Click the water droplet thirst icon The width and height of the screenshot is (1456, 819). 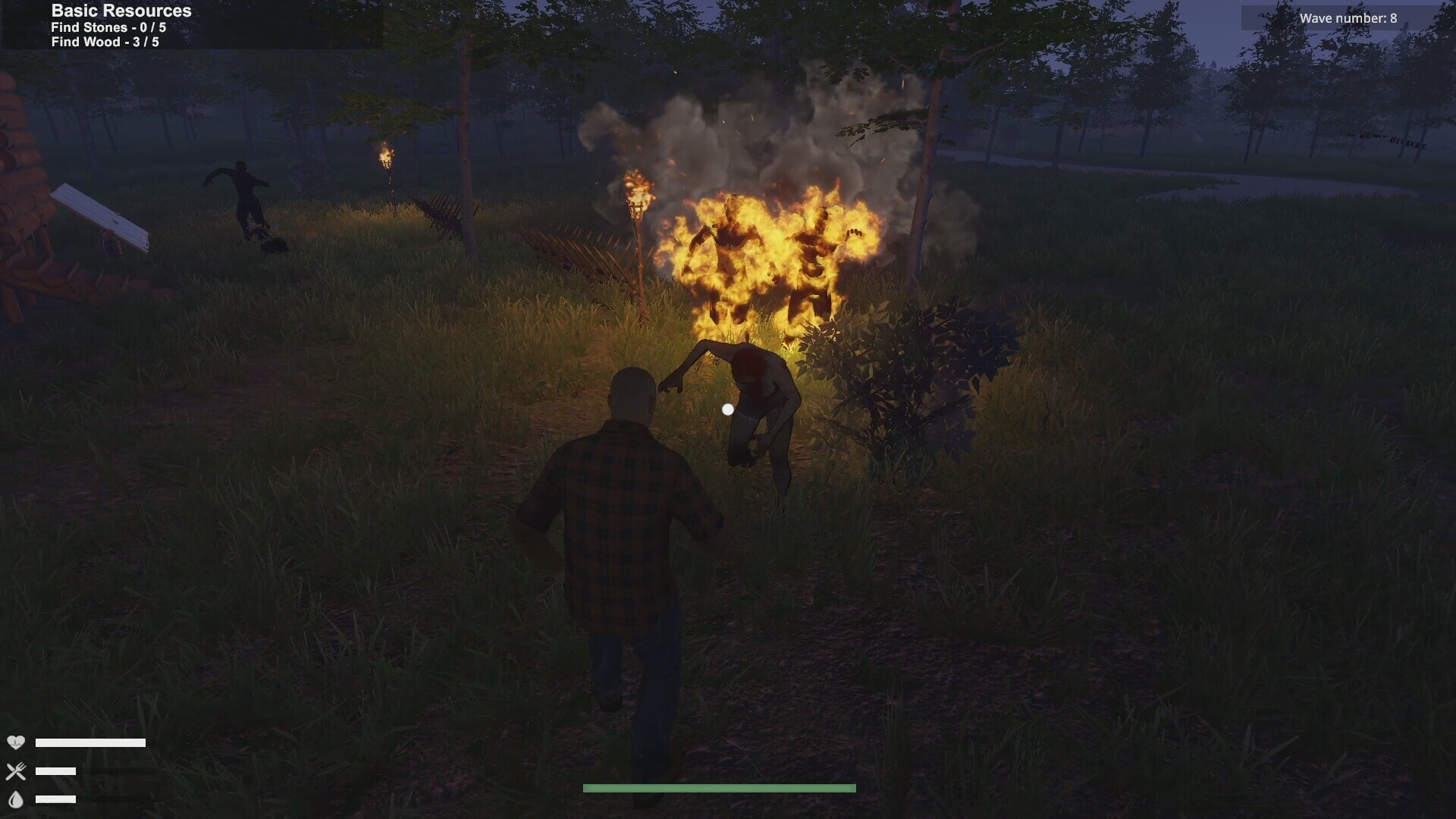coord(17,799)
